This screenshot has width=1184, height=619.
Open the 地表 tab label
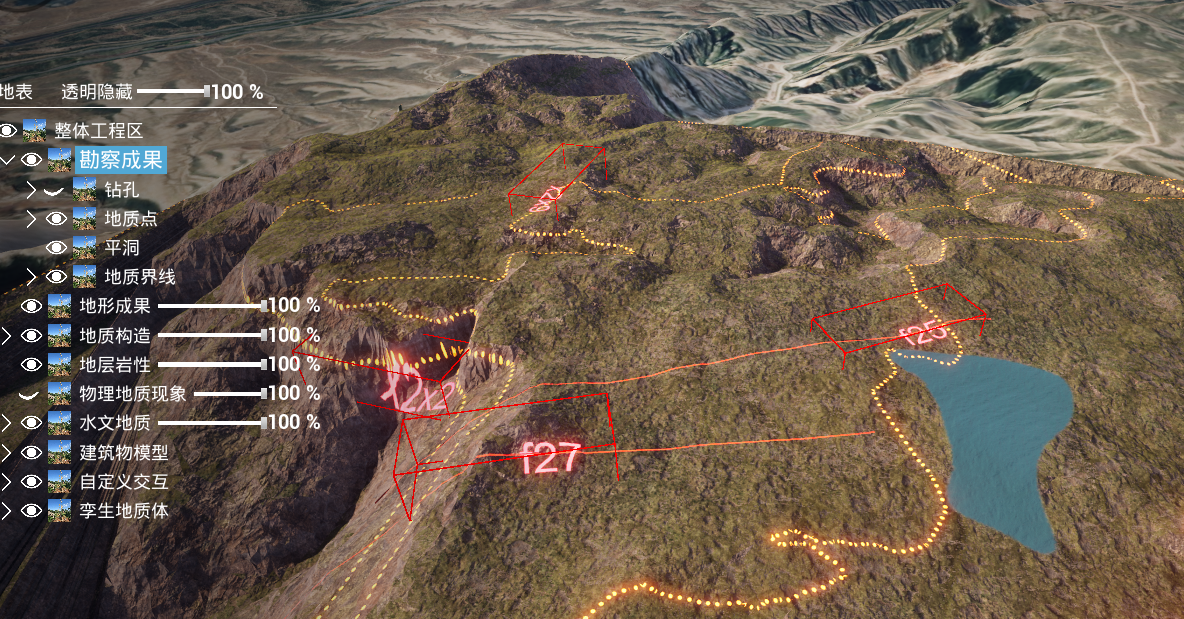(x=15, y=92)
